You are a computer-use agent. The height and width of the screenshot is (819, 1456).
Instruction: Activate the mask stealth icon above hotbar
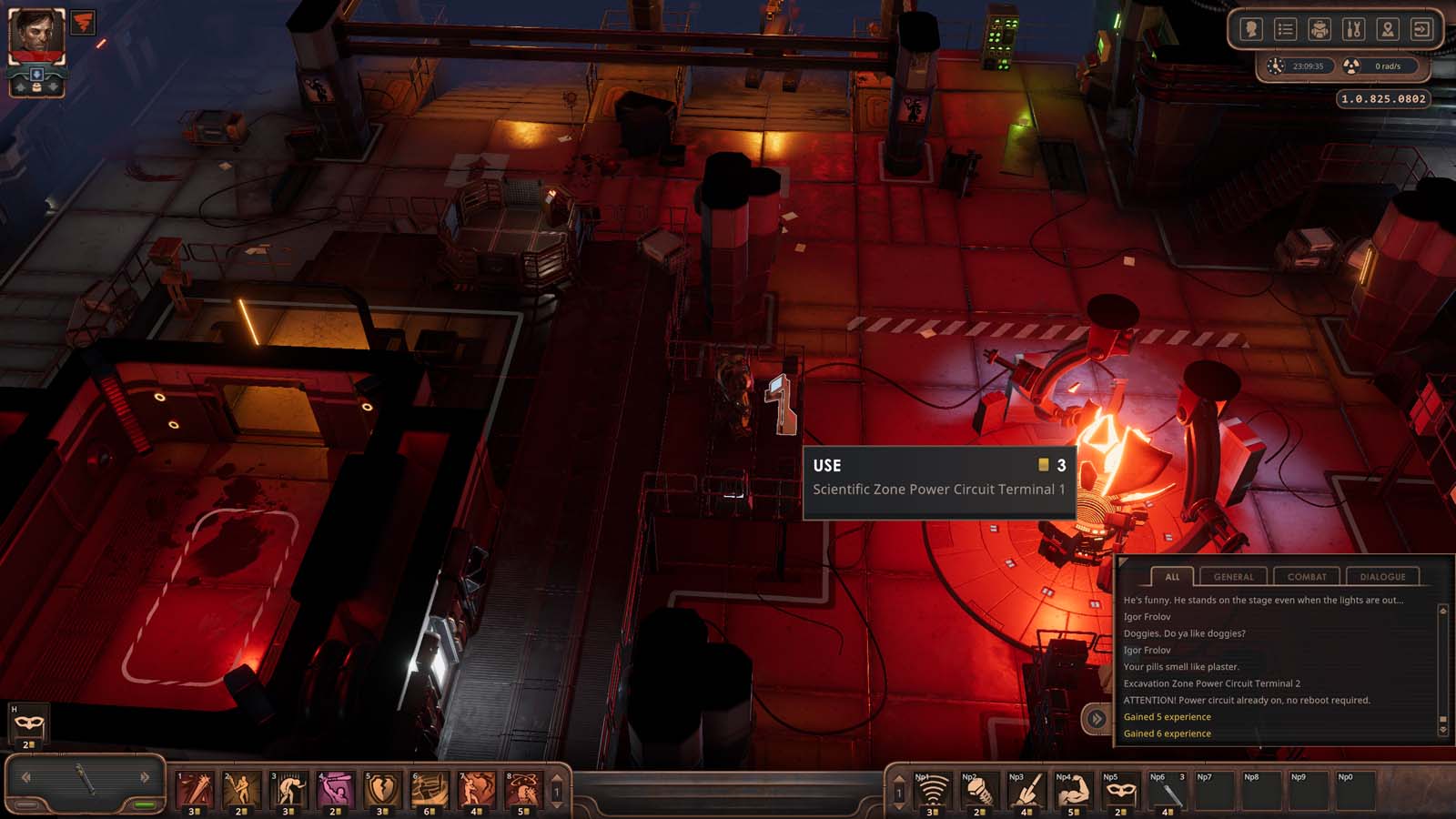29,723
